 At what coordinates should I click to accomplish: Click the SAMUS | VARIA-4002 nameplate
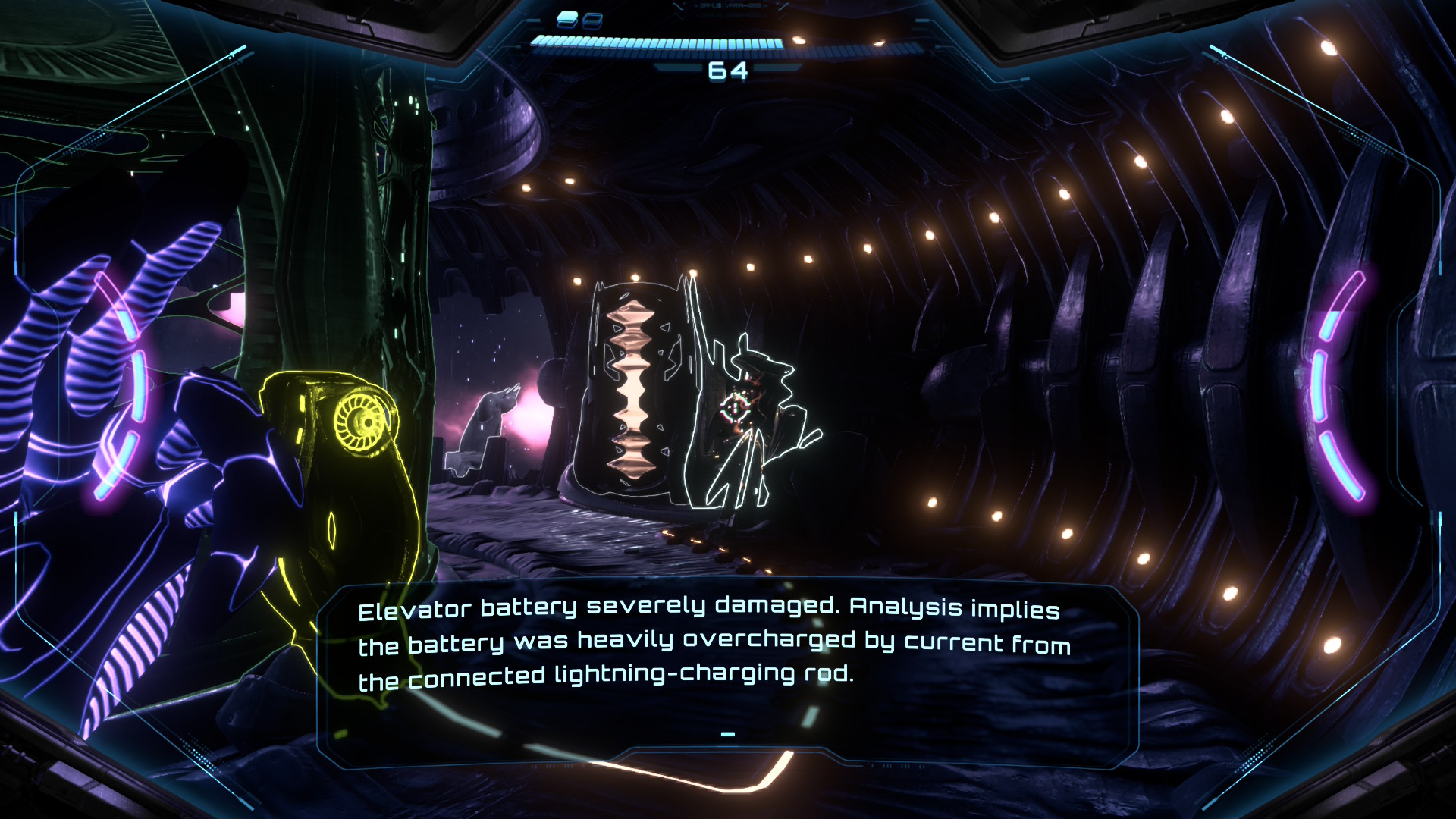tap(730, 6)
